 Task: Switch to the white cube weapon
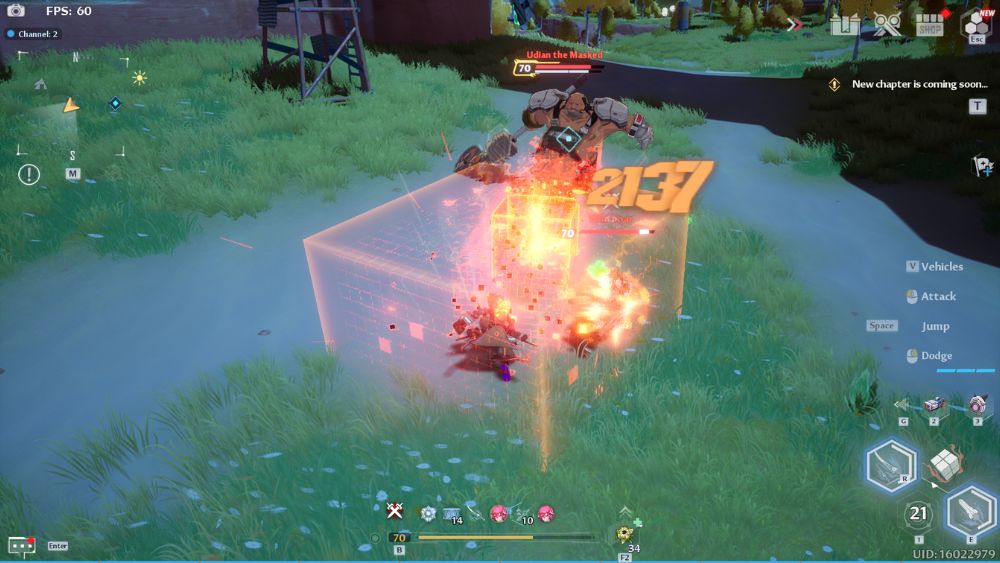point(944,463)
